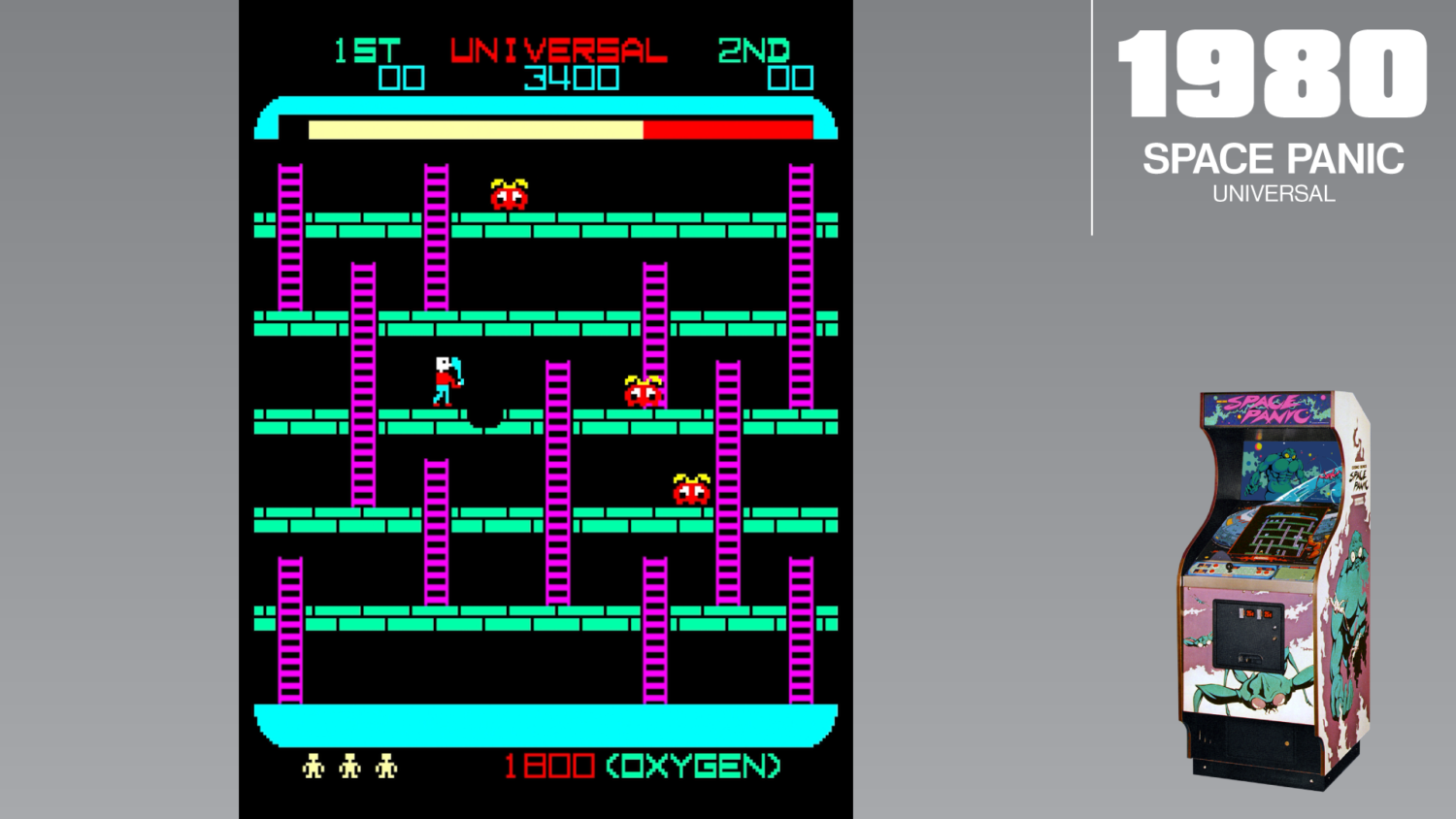
Task: Click the red UNIVERSAL logo text
Action: [x=557, y=48]
